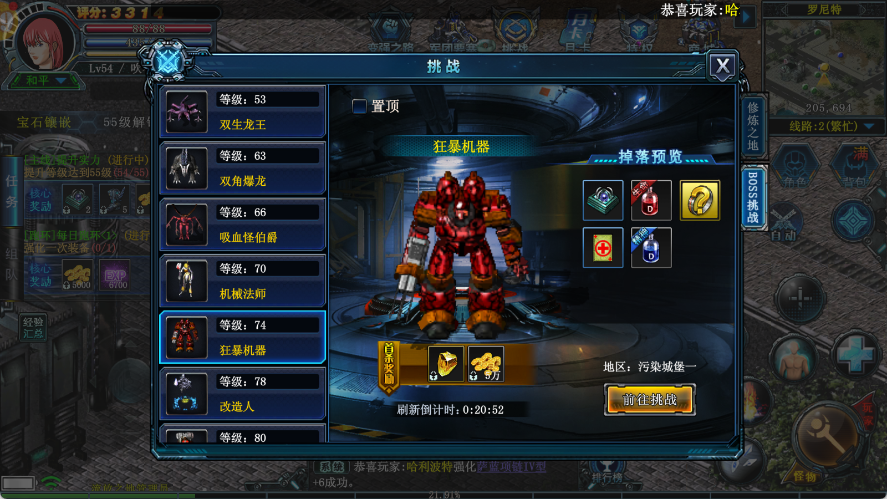Open the 和平 mode dropdown
This screenshot has width=887, height=499.
click(46, 80)
